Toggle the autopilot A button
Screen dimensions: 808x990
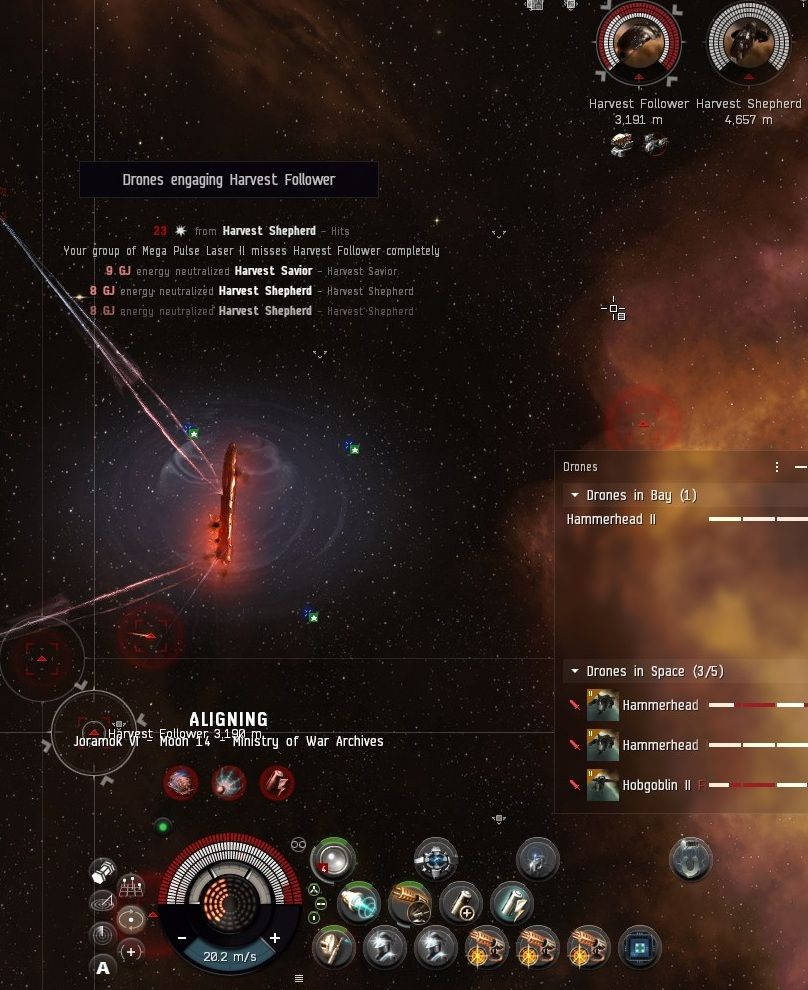pyautogui.click(x=103, y=967)
